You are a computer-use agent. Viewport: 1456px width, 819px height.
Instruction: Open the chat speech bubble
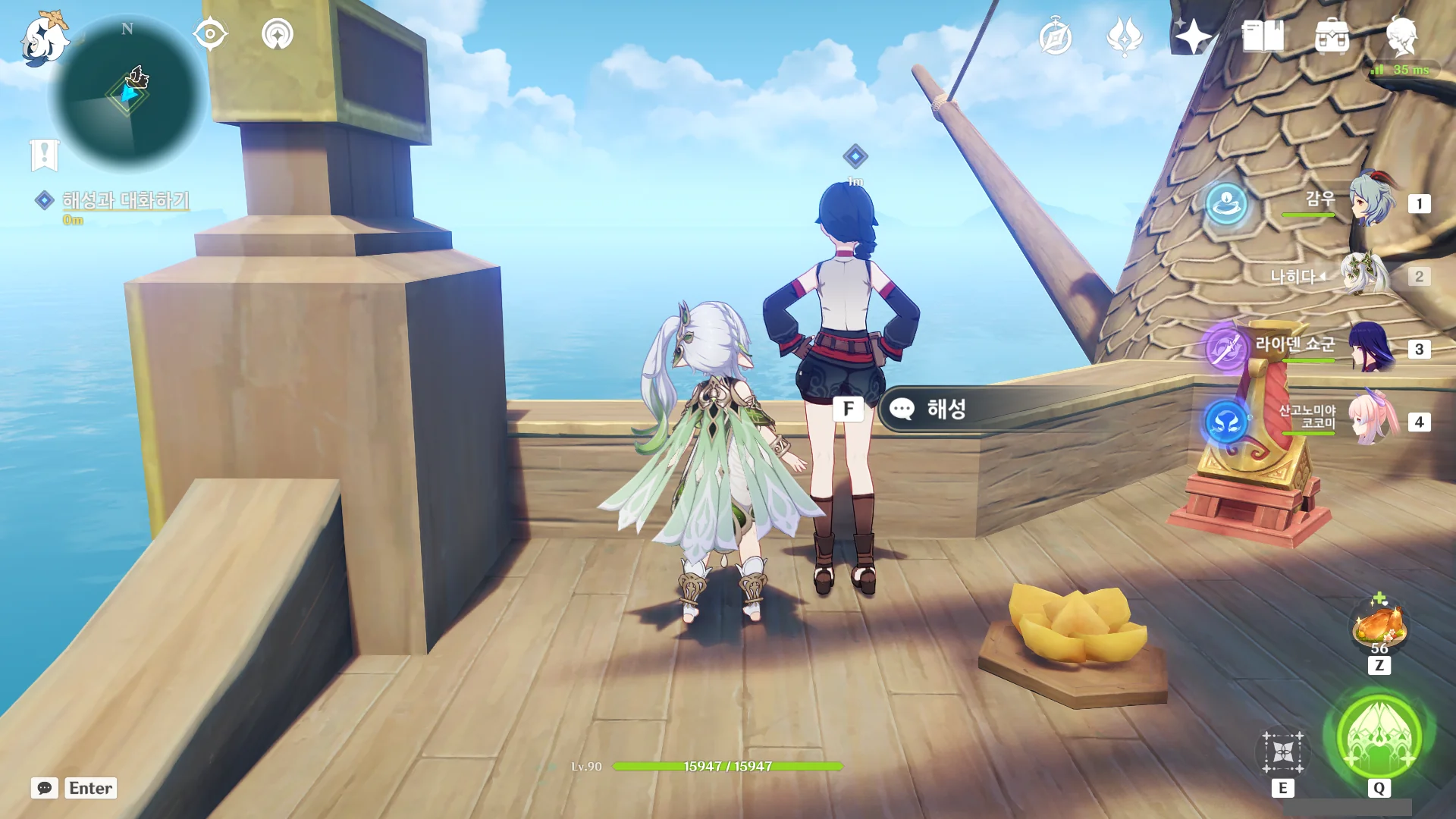45,788
